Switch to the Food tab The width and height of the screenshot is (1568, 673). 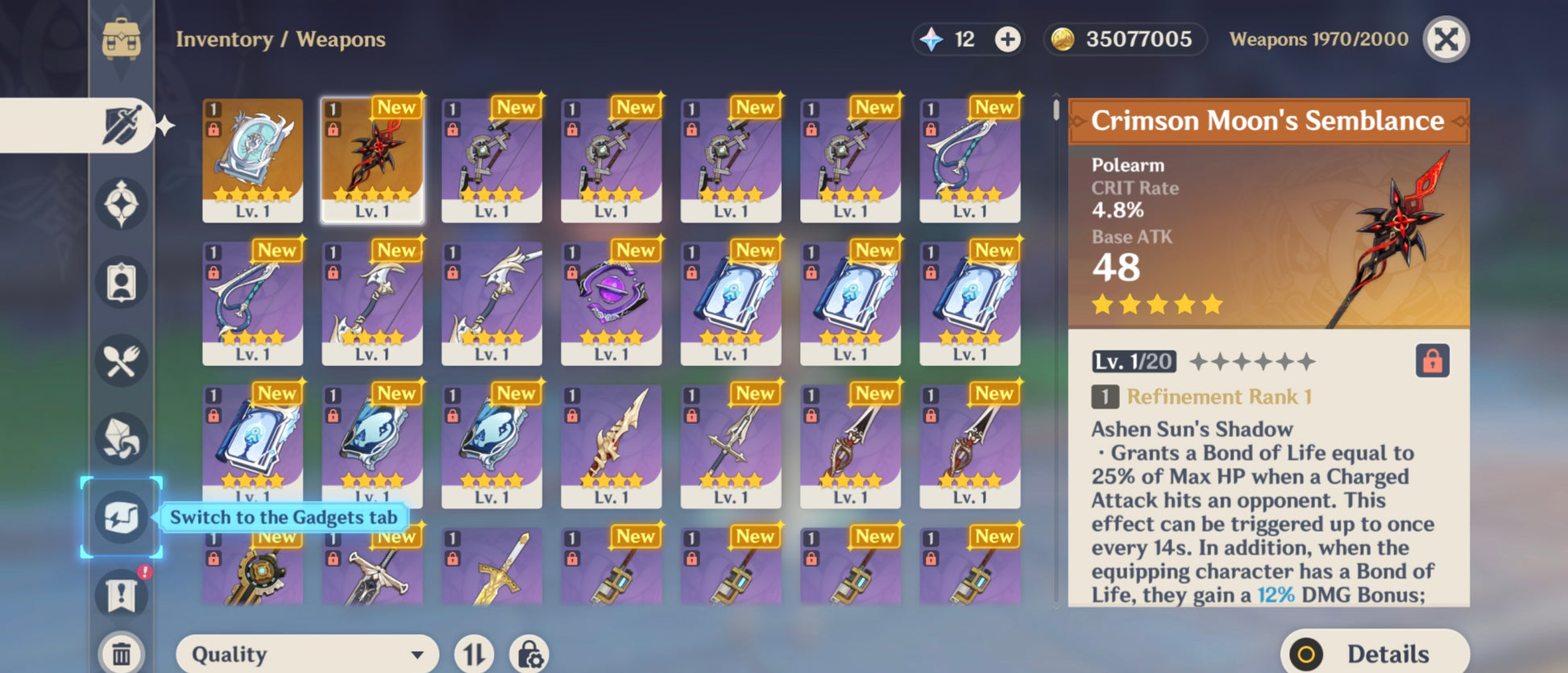point(121,360)
